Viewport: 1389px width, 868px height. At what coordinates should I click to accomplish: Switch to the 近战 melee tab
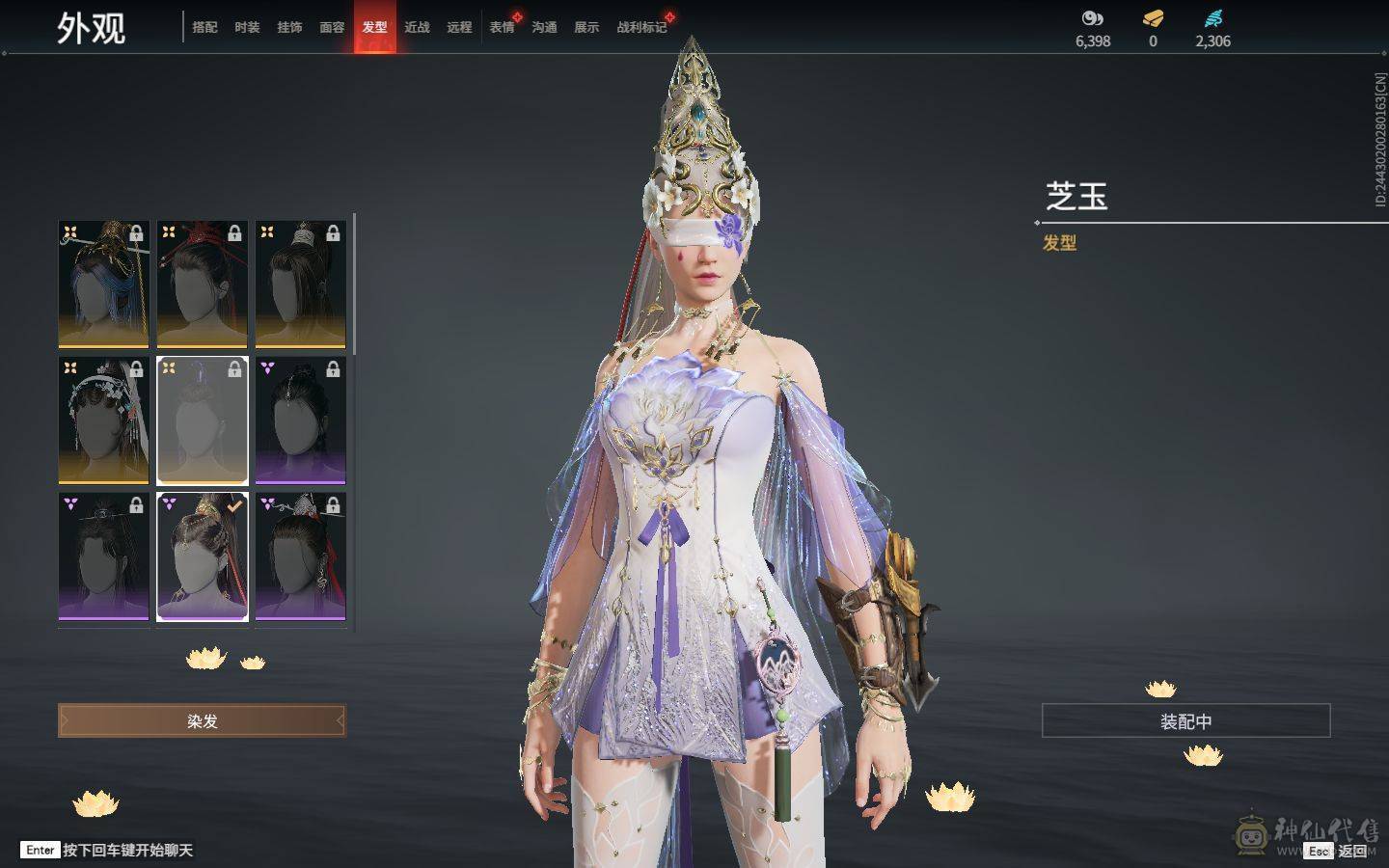tap(417, 27)
